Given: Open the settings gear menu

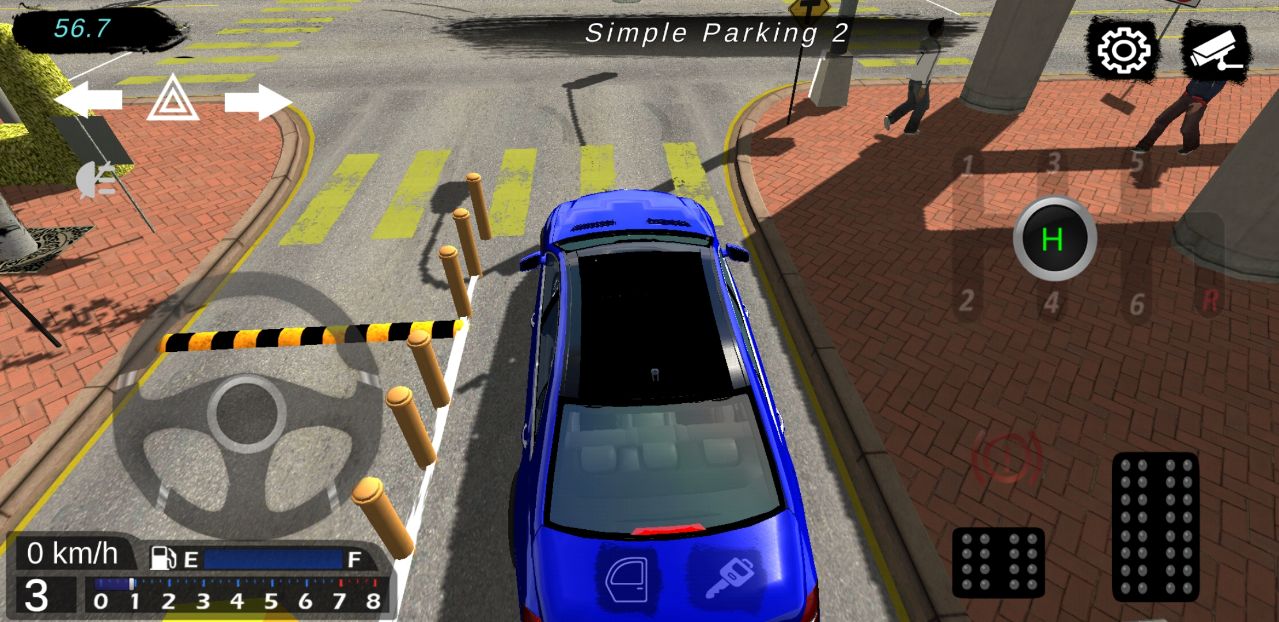Looking at the screenshot, I should [x=1125, y=49].
